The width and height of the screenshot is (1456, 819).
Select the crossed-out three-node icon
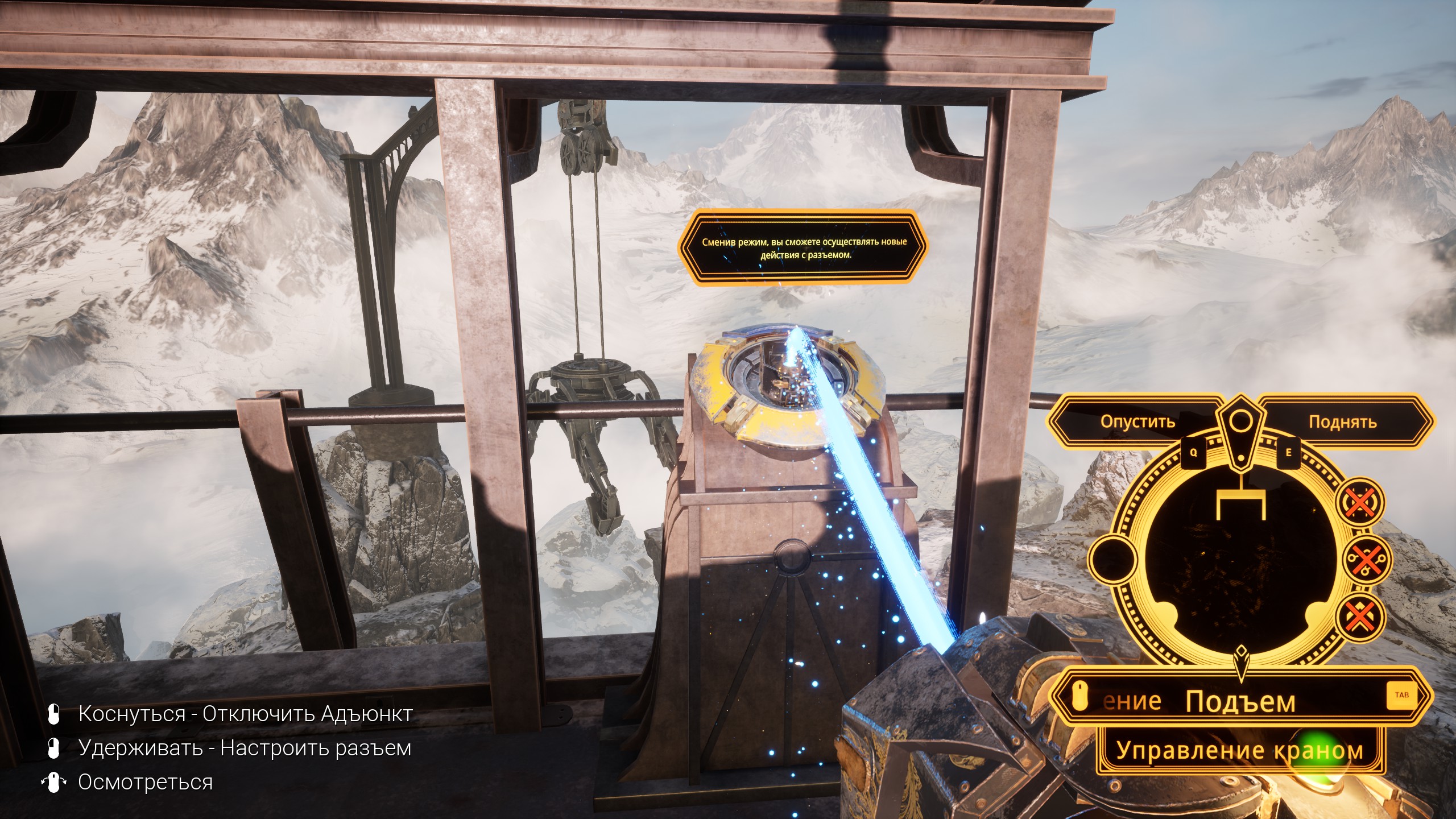point(1365,560)
